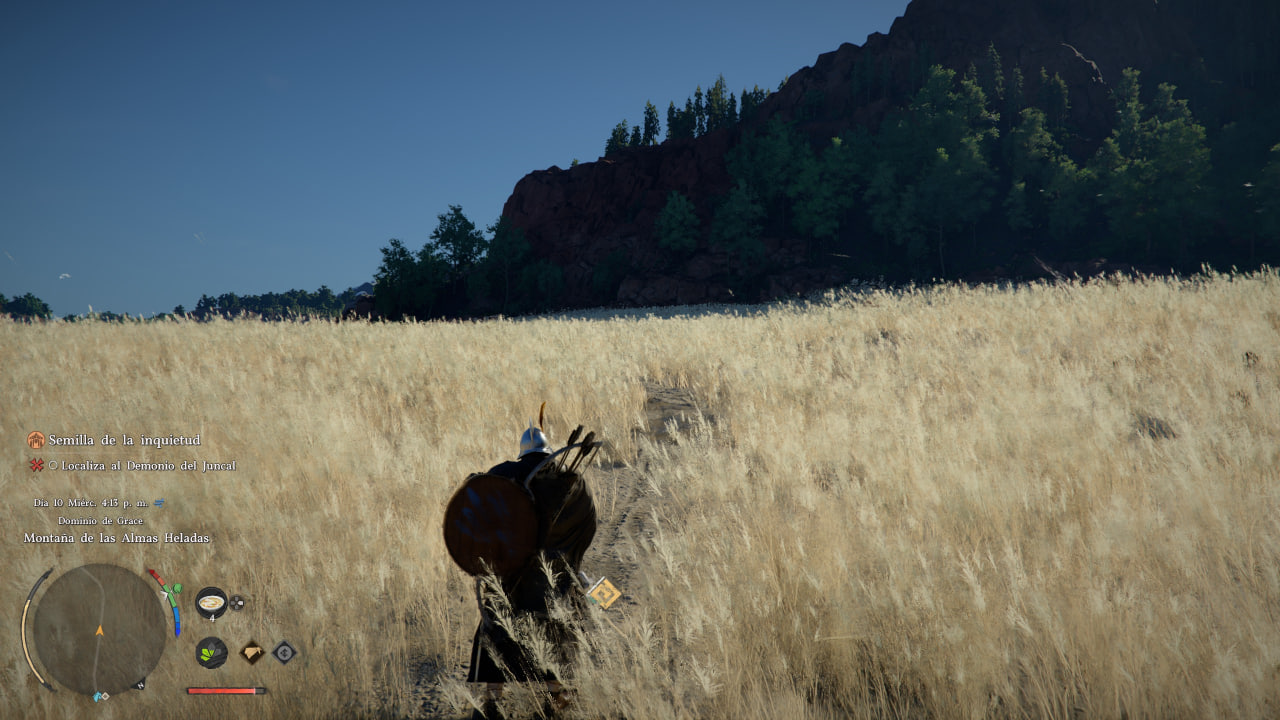The image size is (1280, 720).
Task: Use the food bowl quick slot
Action: [x=211, y=601]
